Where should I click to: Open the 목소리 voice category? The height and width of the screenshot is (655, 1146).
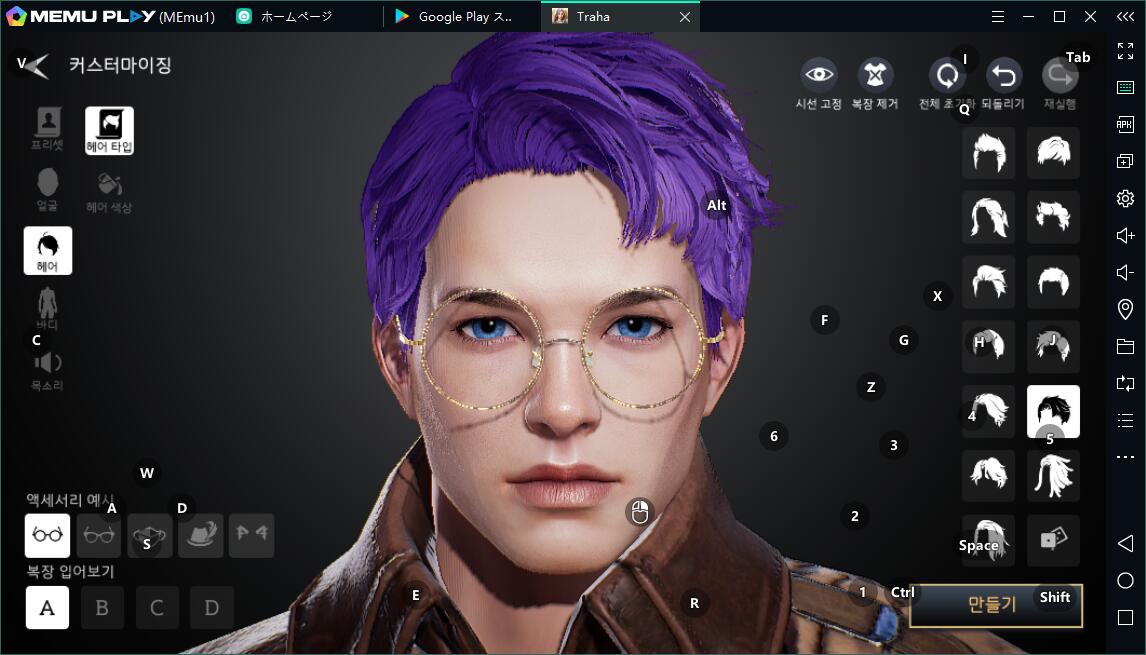pos(47,368)
